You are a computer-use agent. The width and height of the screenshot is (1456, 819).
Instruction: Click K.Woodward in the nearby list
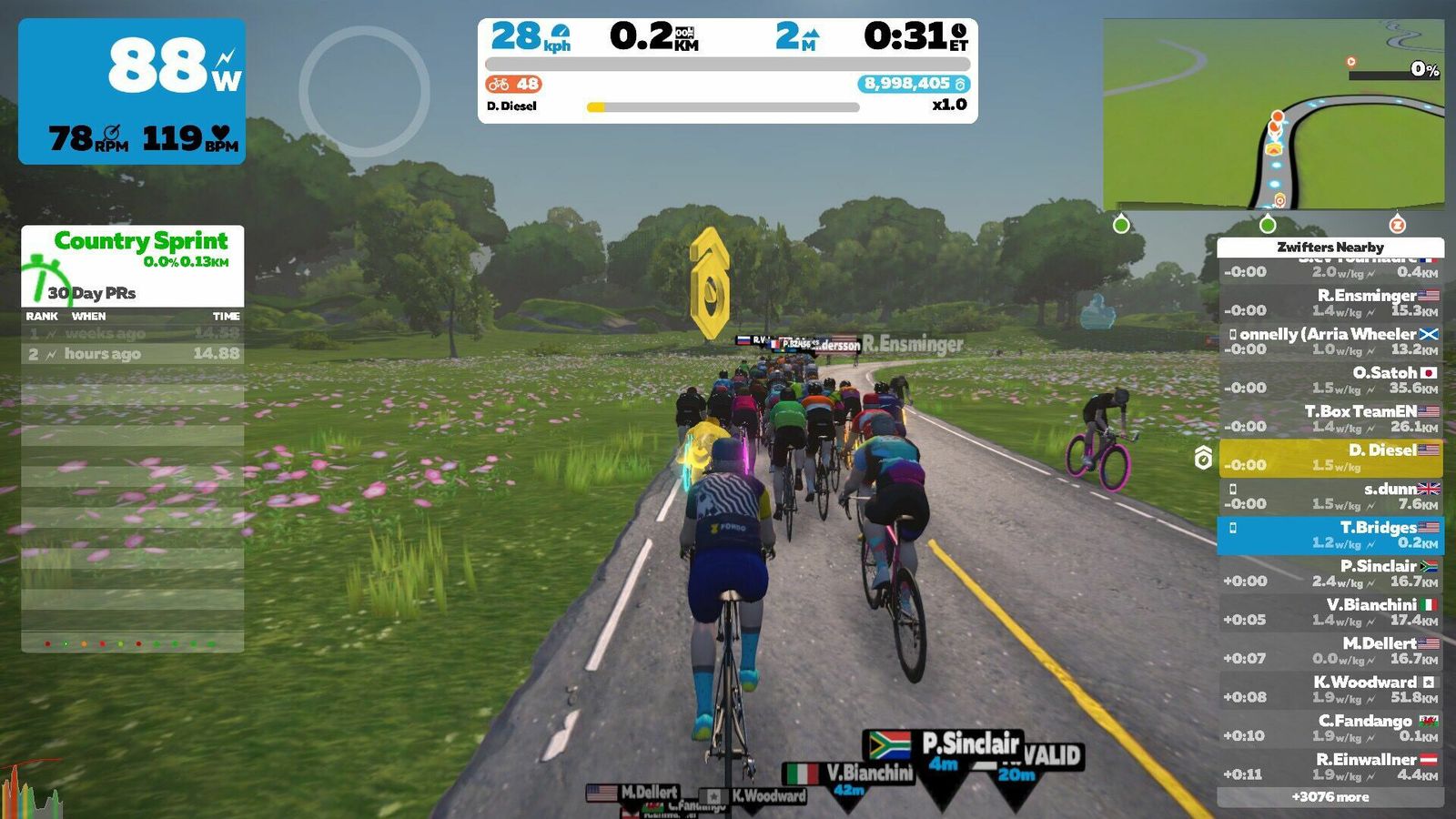click(x=1330, y=690)
